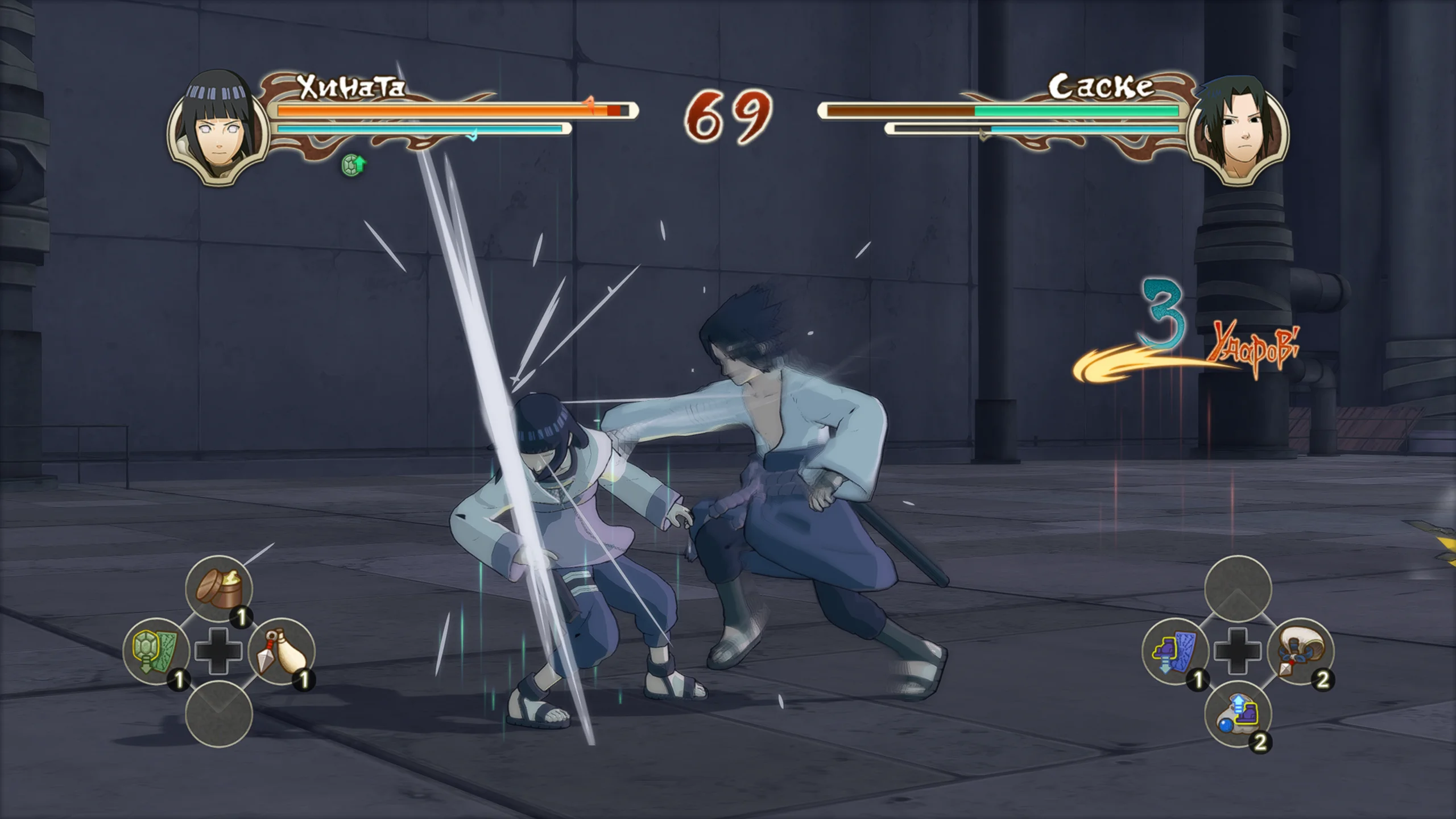The height and width of the screenshot is (819, 1456).
Task: Use the green turtle shield tag item
Action: [x=156, y=651]
